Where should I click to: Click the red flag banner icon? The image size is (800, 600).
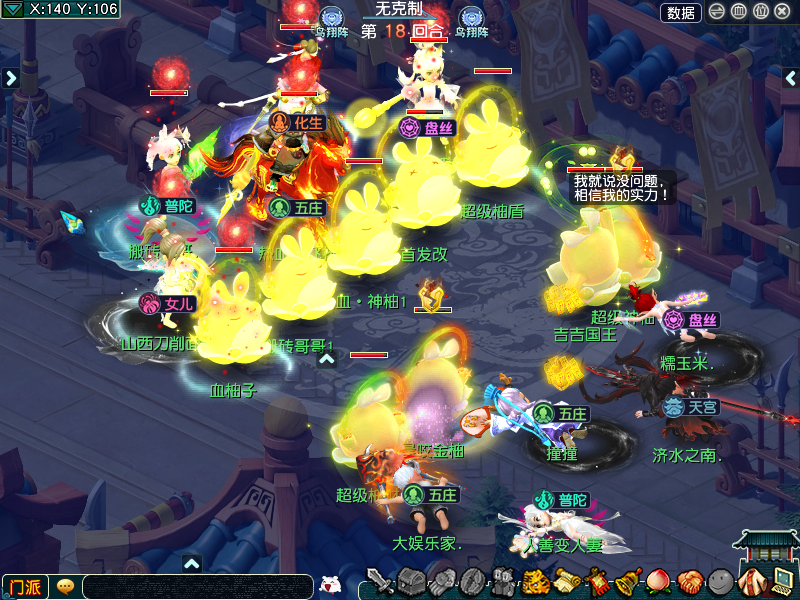[598, 581]
